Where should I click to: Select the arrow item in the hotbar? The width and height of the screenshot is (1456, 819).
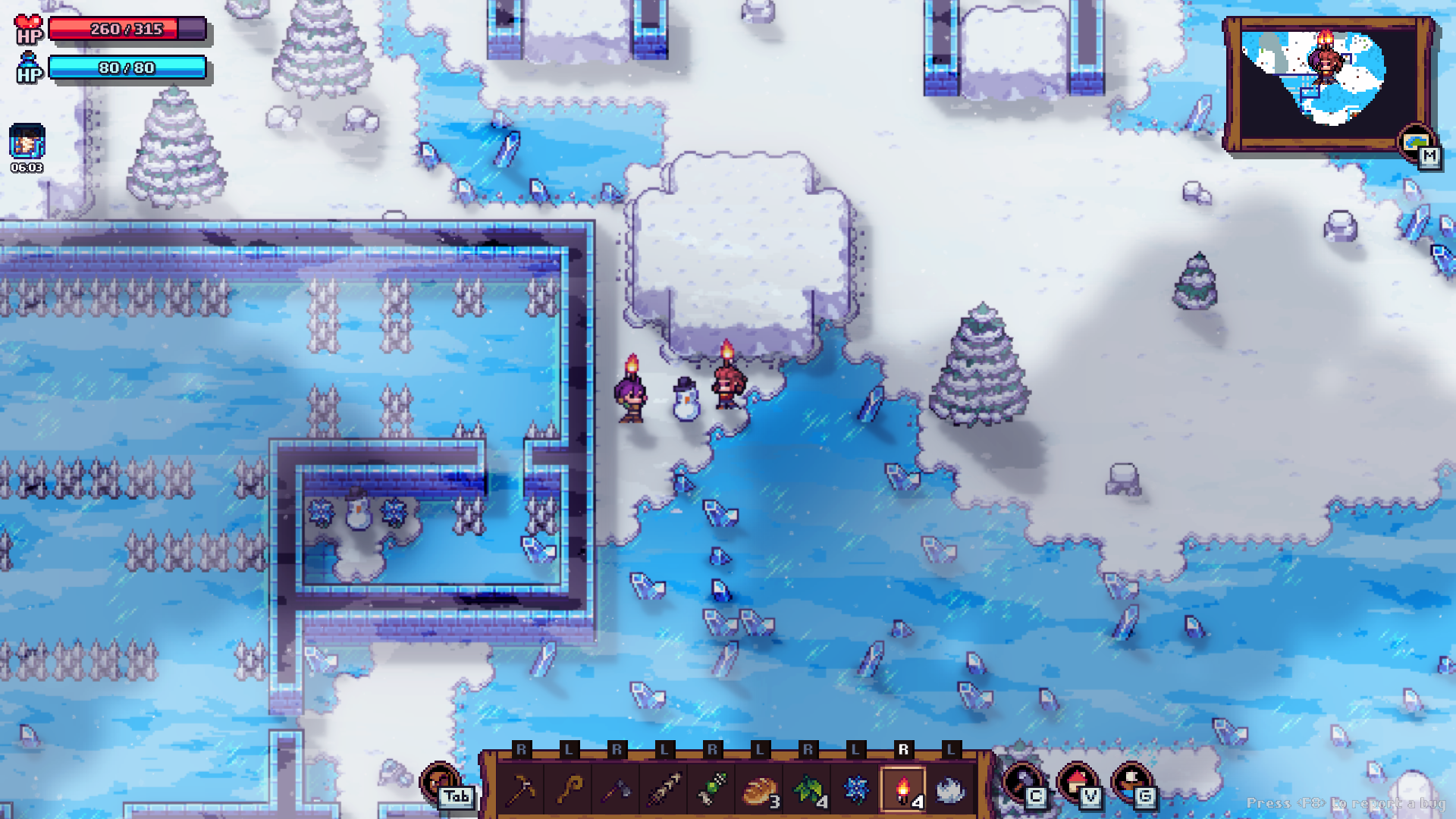[664, 791]
